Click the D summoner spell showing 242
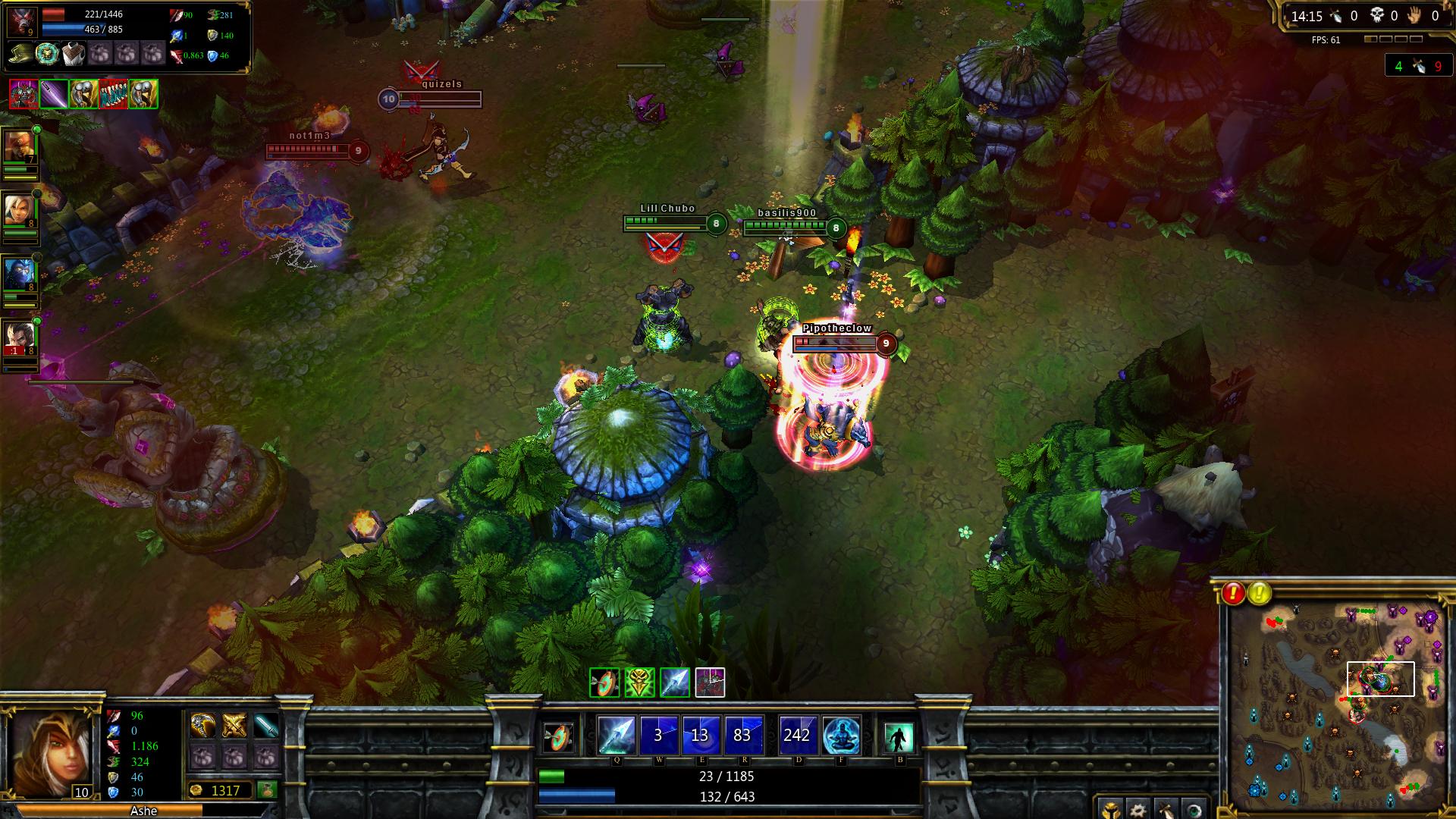The image size is (1456, 819). (x=798, y=735)
